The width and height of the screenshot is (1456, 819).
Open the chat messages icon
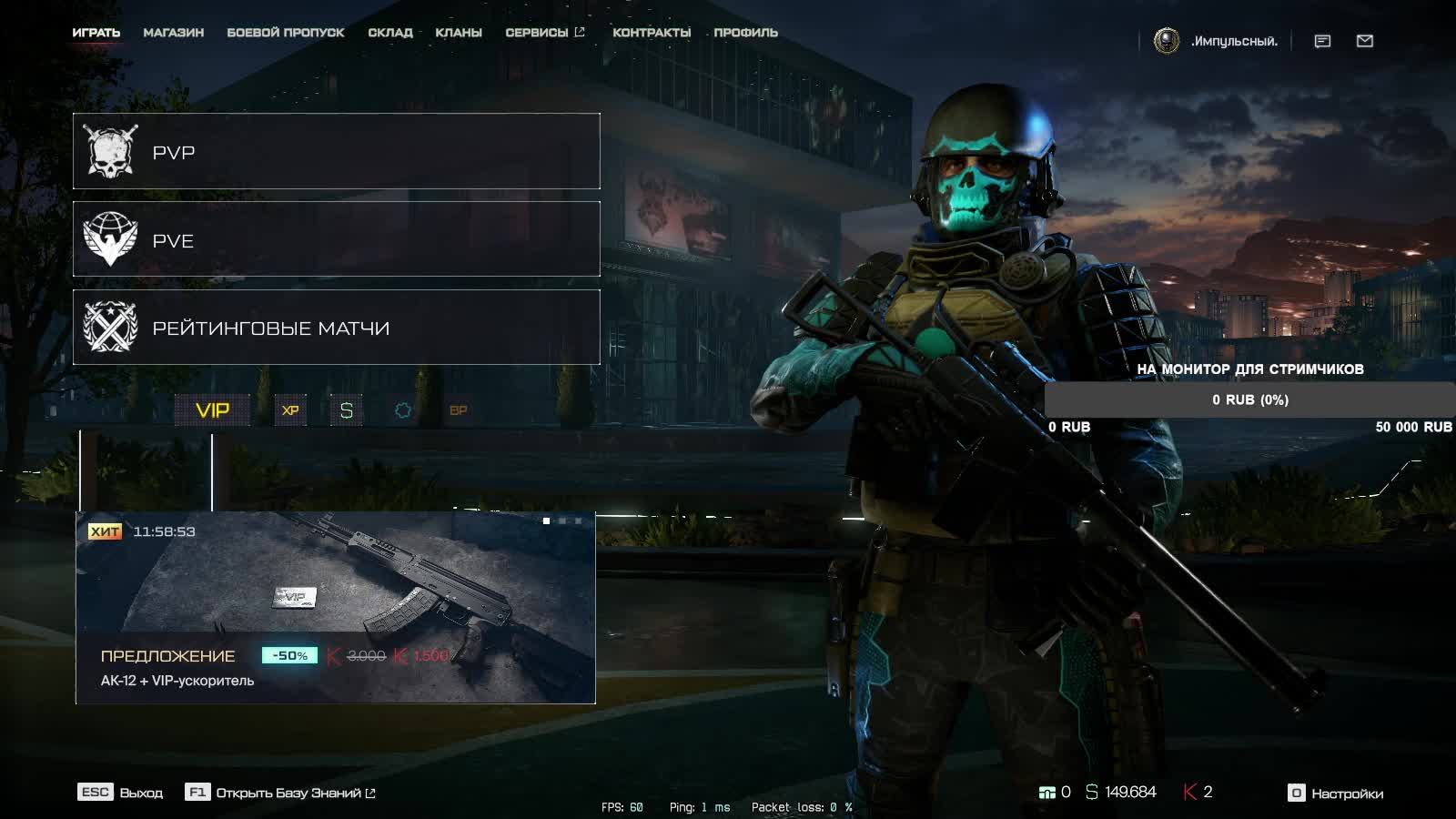1322,41
